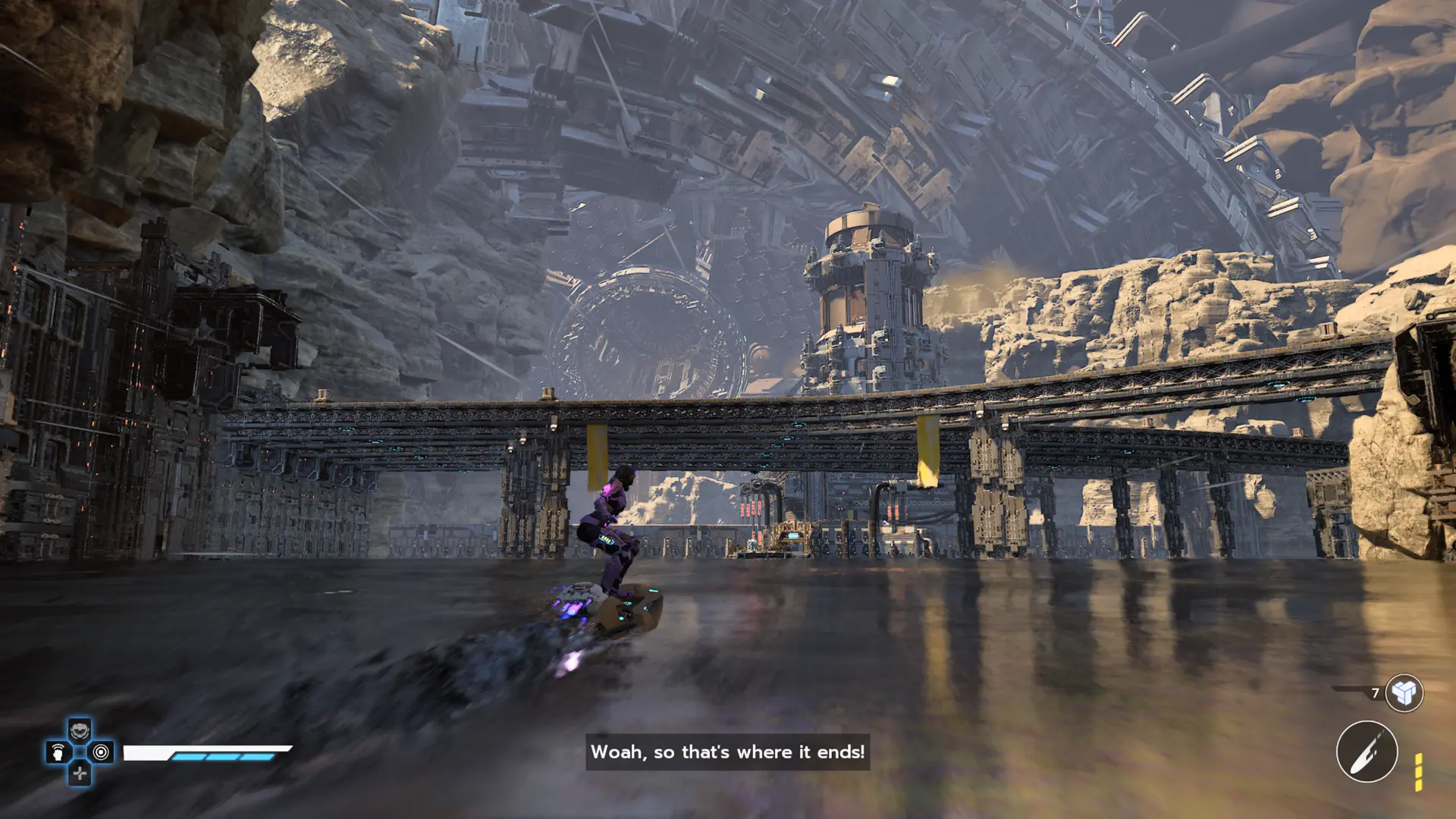The image size is (1456, 819).
Task: Trigger the concentric circles scan icon
Action: click(x=101, y=752)
